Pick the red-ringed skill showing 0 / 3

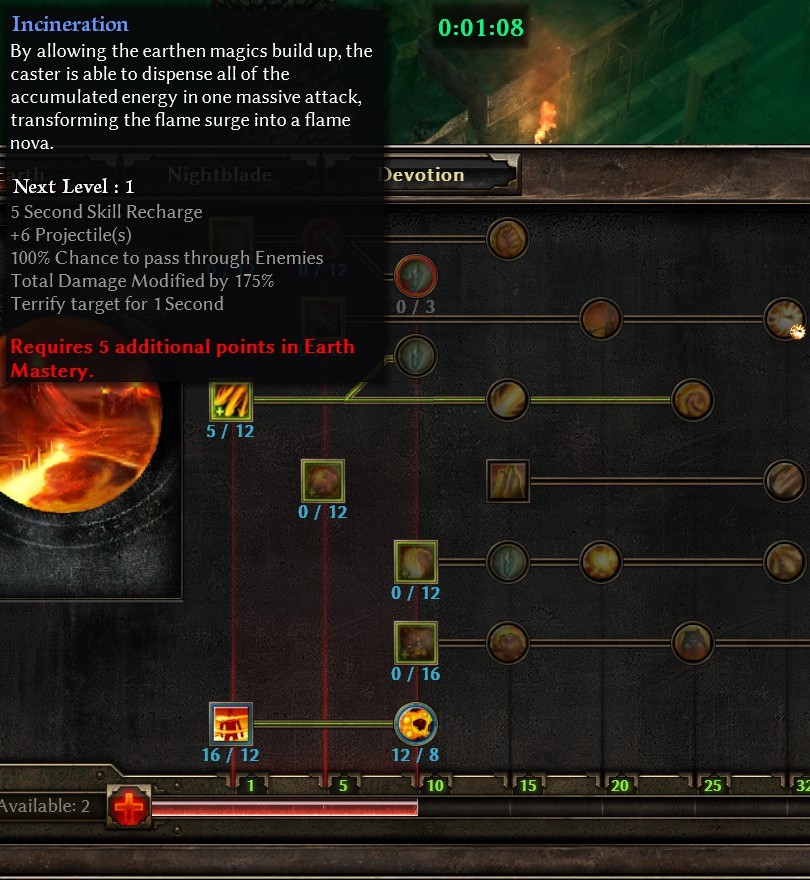(416, 276)
